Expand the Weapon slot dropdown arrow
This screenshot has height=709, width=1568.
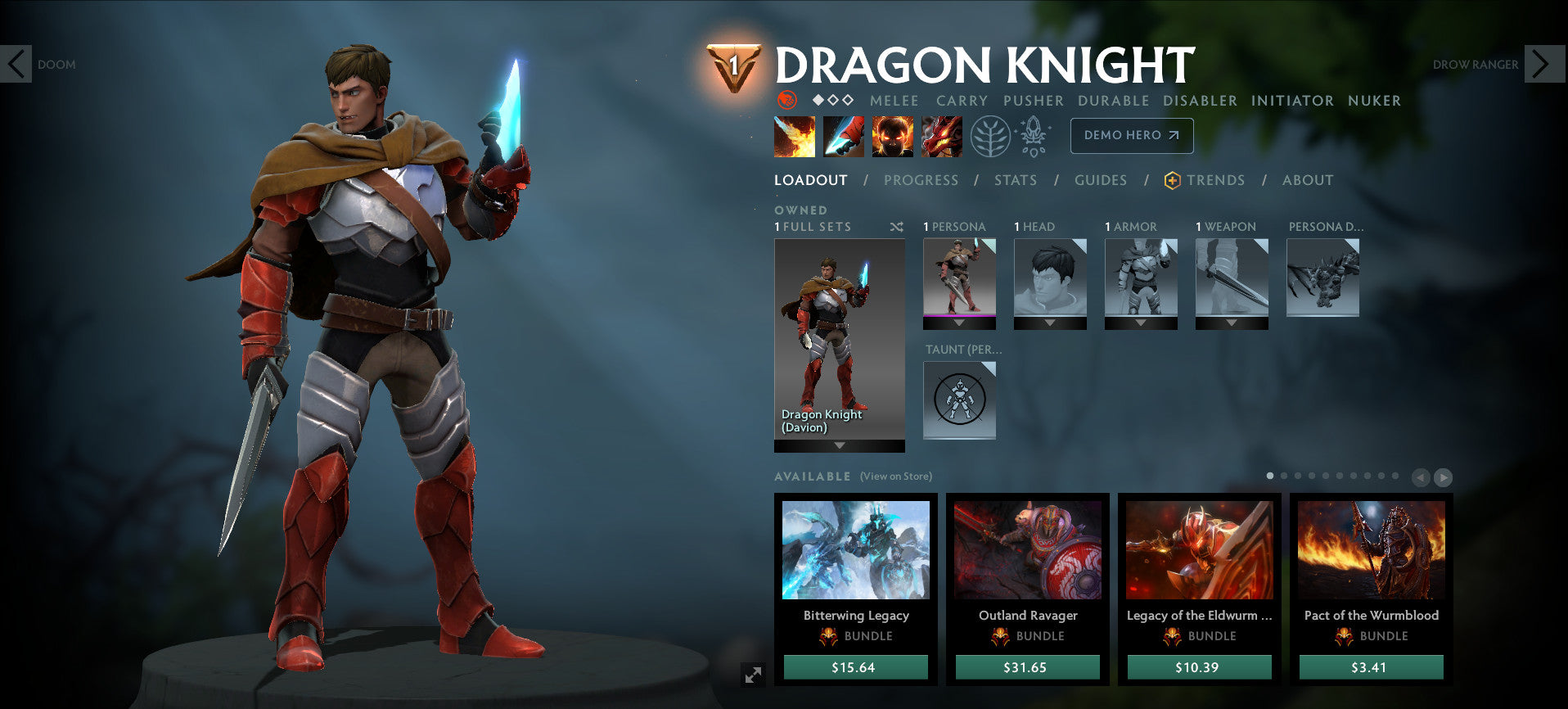[x=1232, y=321]
